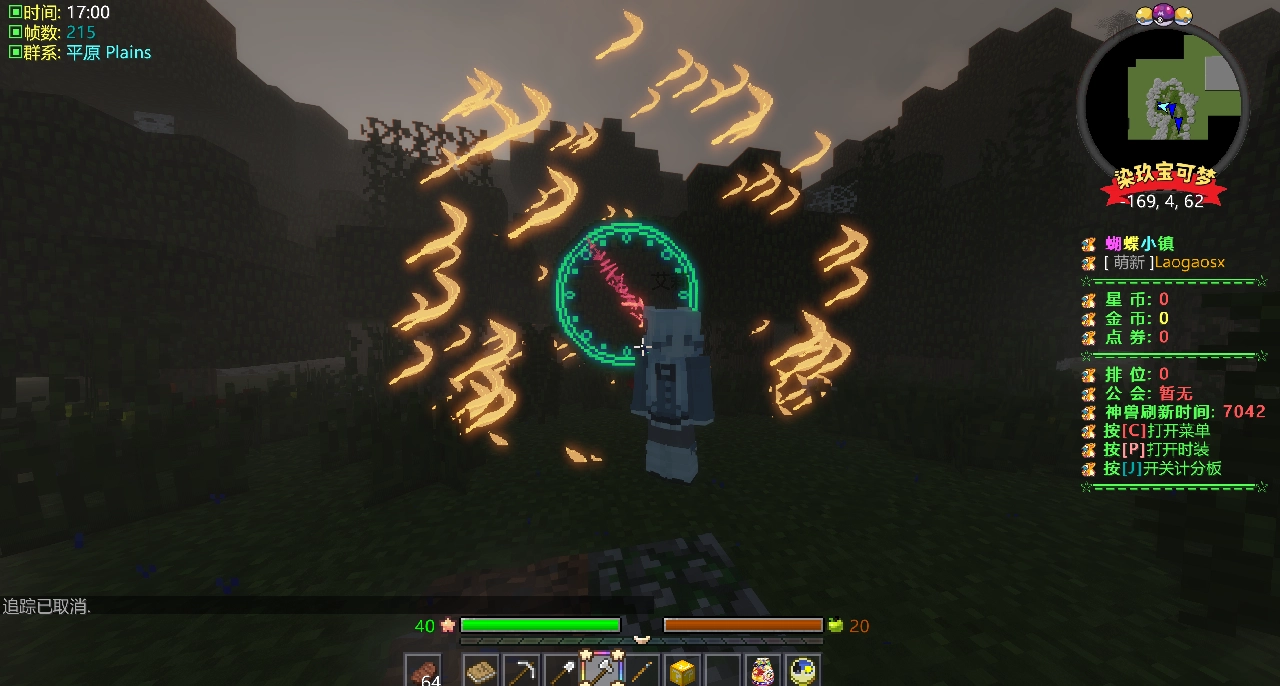Choose the blue and yellow ball item slot

point(803,671)
